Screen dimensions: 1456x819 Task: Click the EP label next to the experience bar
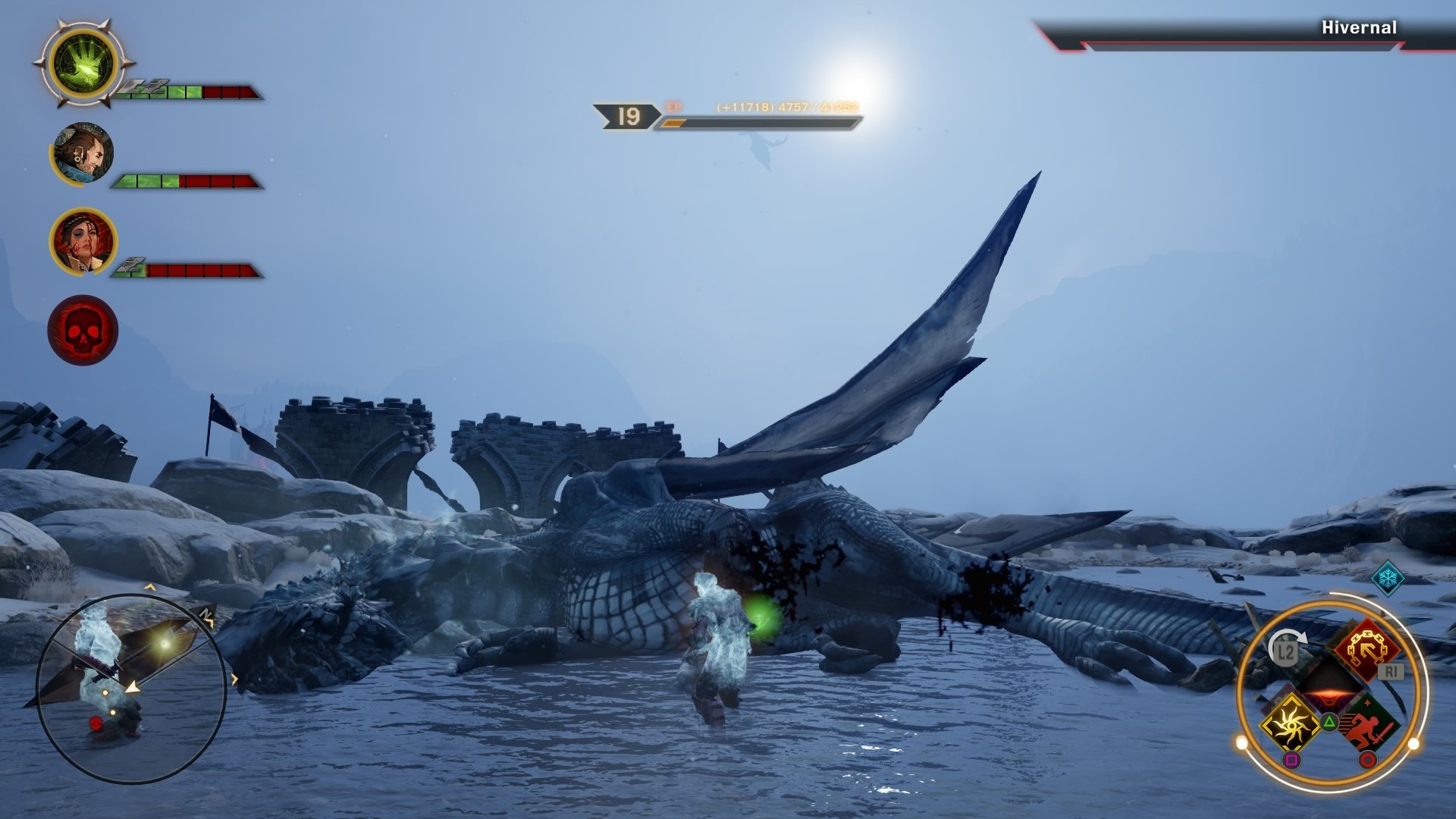click(674, 108)
